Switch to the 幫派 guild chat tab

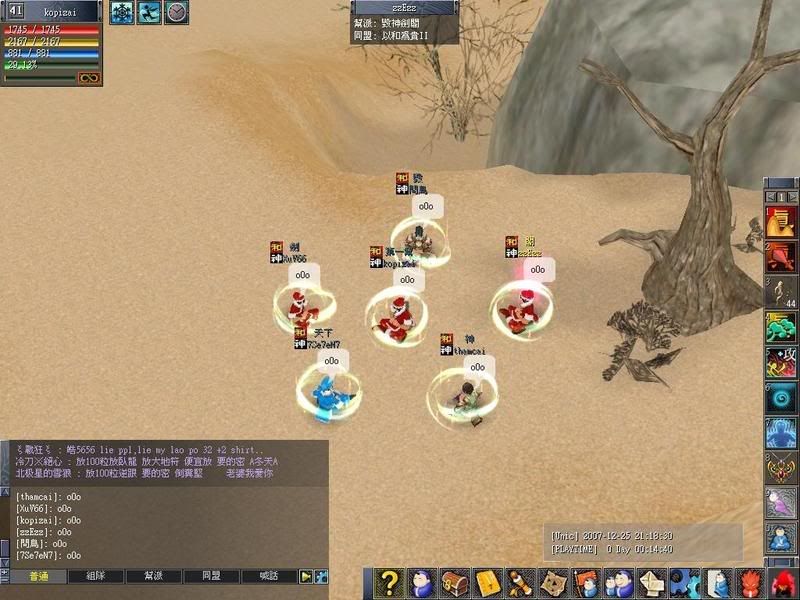154,577
